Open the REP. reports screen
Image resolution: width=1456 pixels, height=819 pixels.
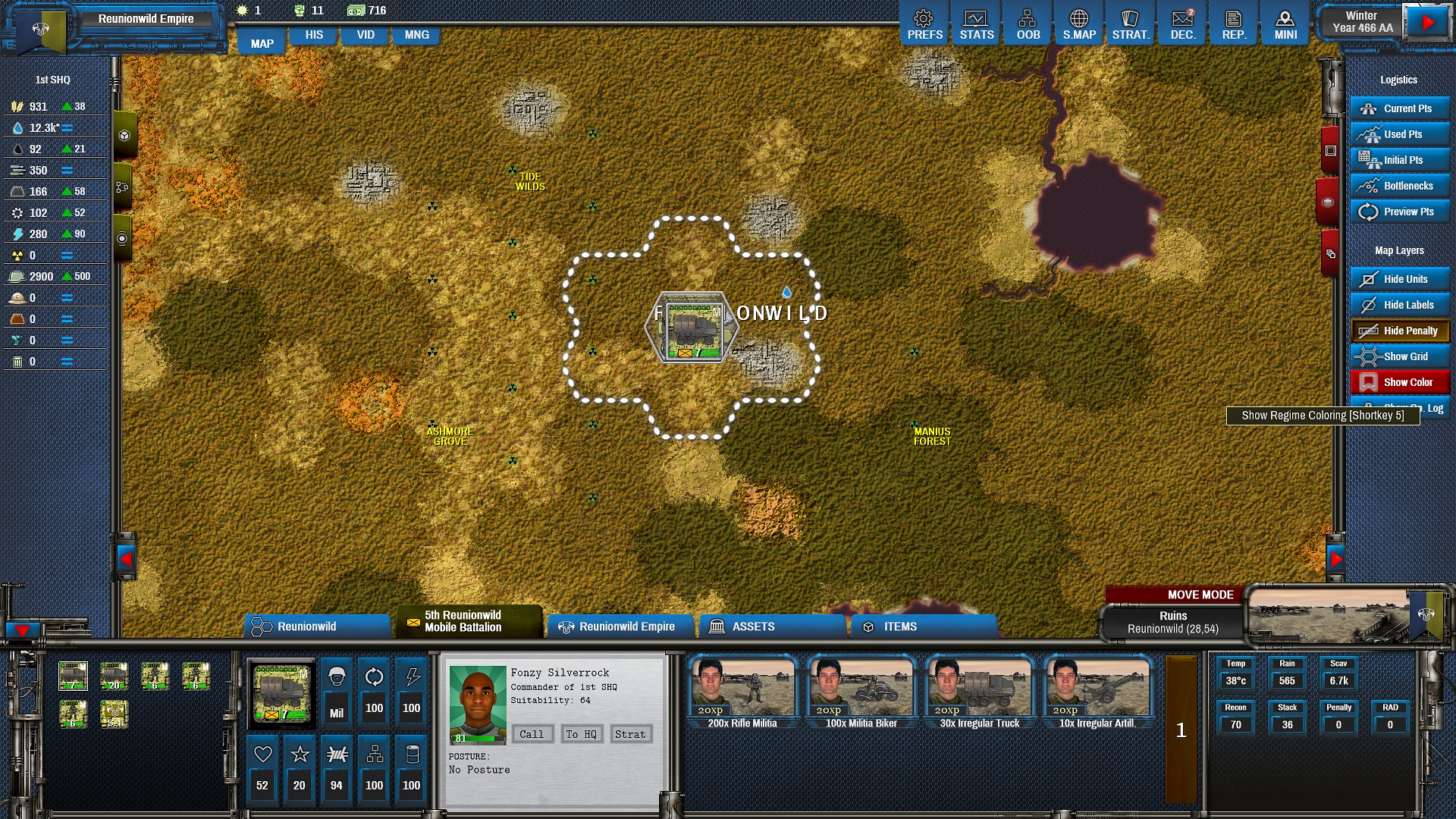[1234, 25]
